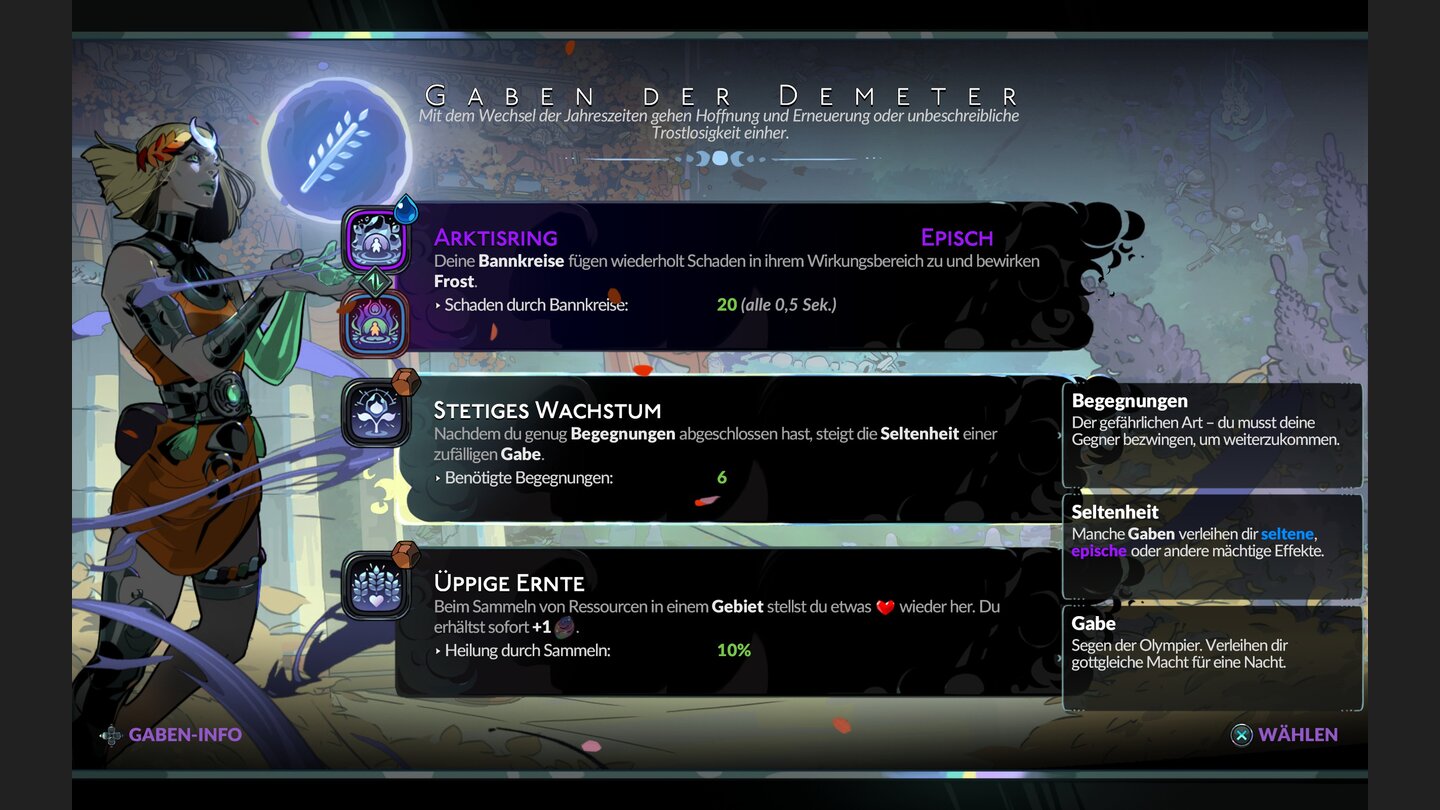Click the meditation boon icon below Arktisring
This screenshot has width=1440, height=810.
coord(375,322)
